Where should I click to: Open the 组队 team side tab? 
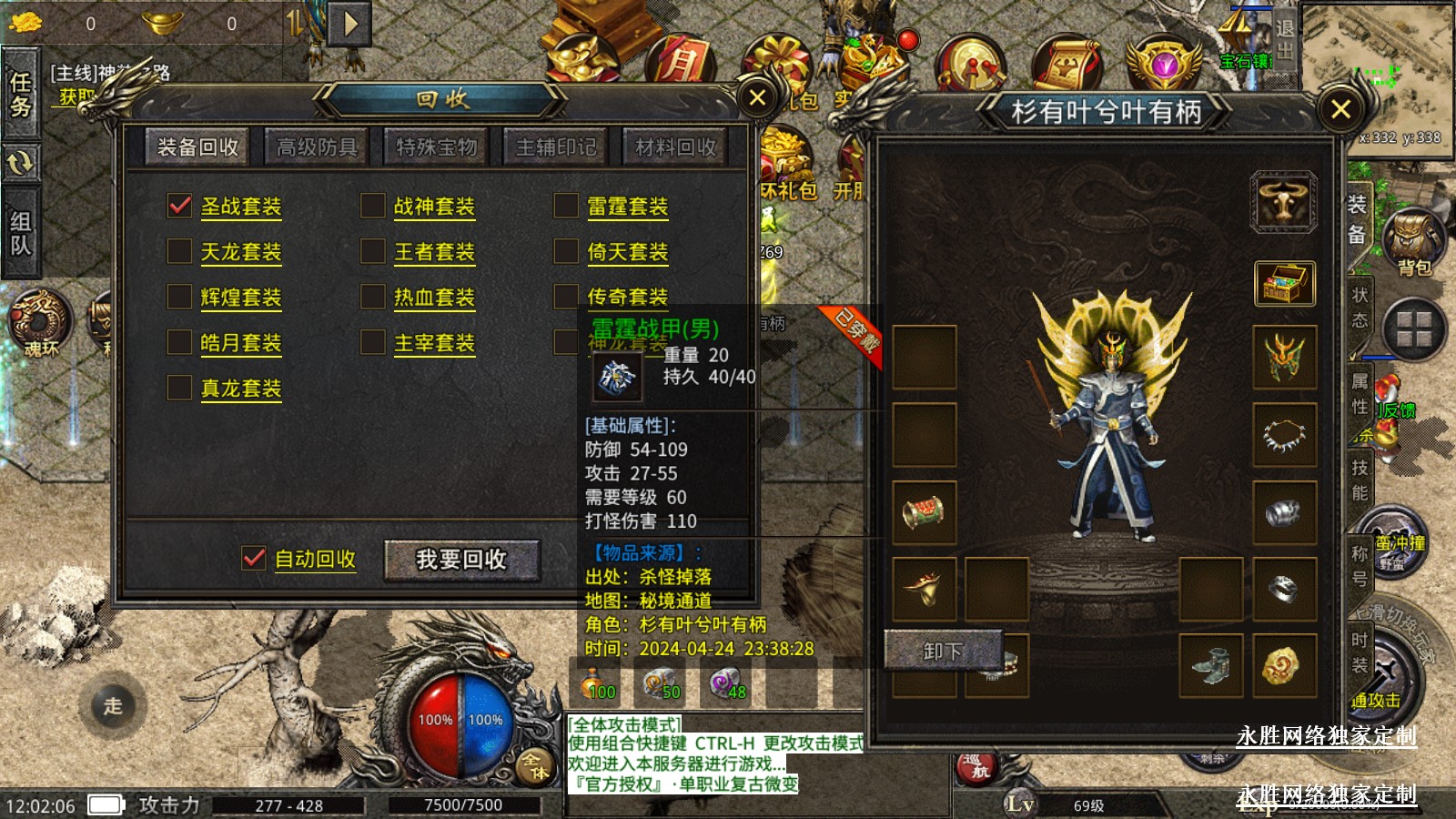[x=20, y=233]
